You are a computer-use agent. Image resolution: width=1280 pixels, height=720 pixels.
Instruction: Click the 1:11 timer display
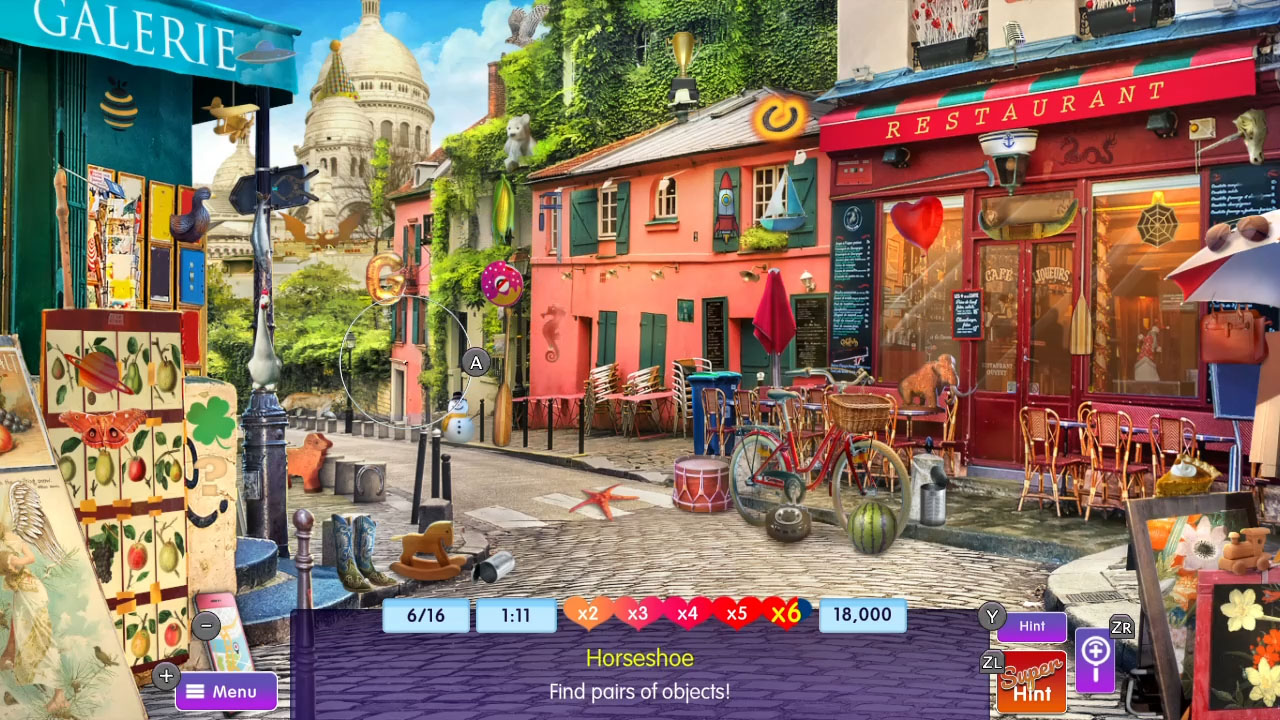pyautogui.click(x=517, y=615)
